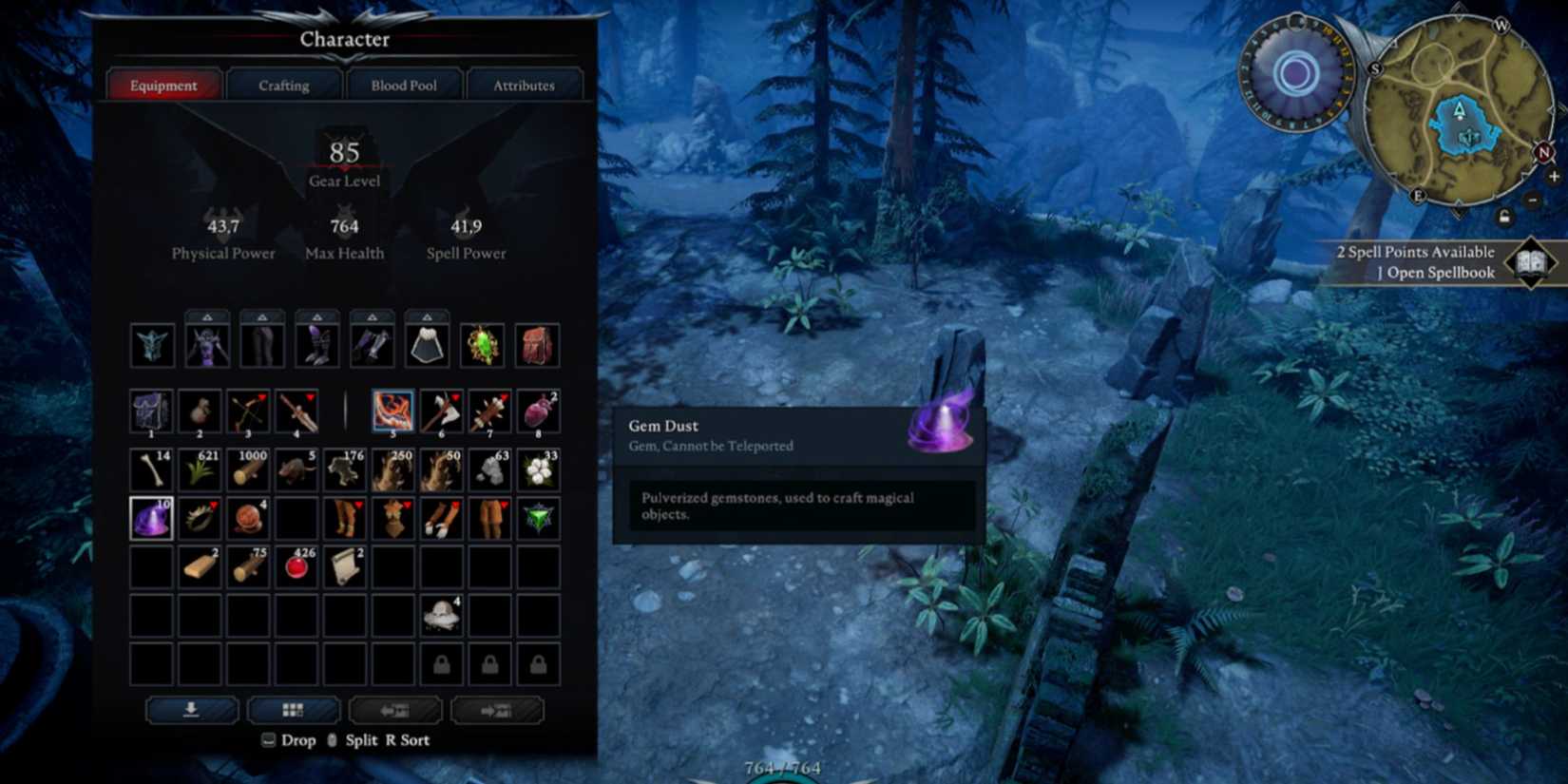Viewport: 1568px width, 784px height.
Task: Select the Gem Dust stack in inventory
Action: pos(152,518)
